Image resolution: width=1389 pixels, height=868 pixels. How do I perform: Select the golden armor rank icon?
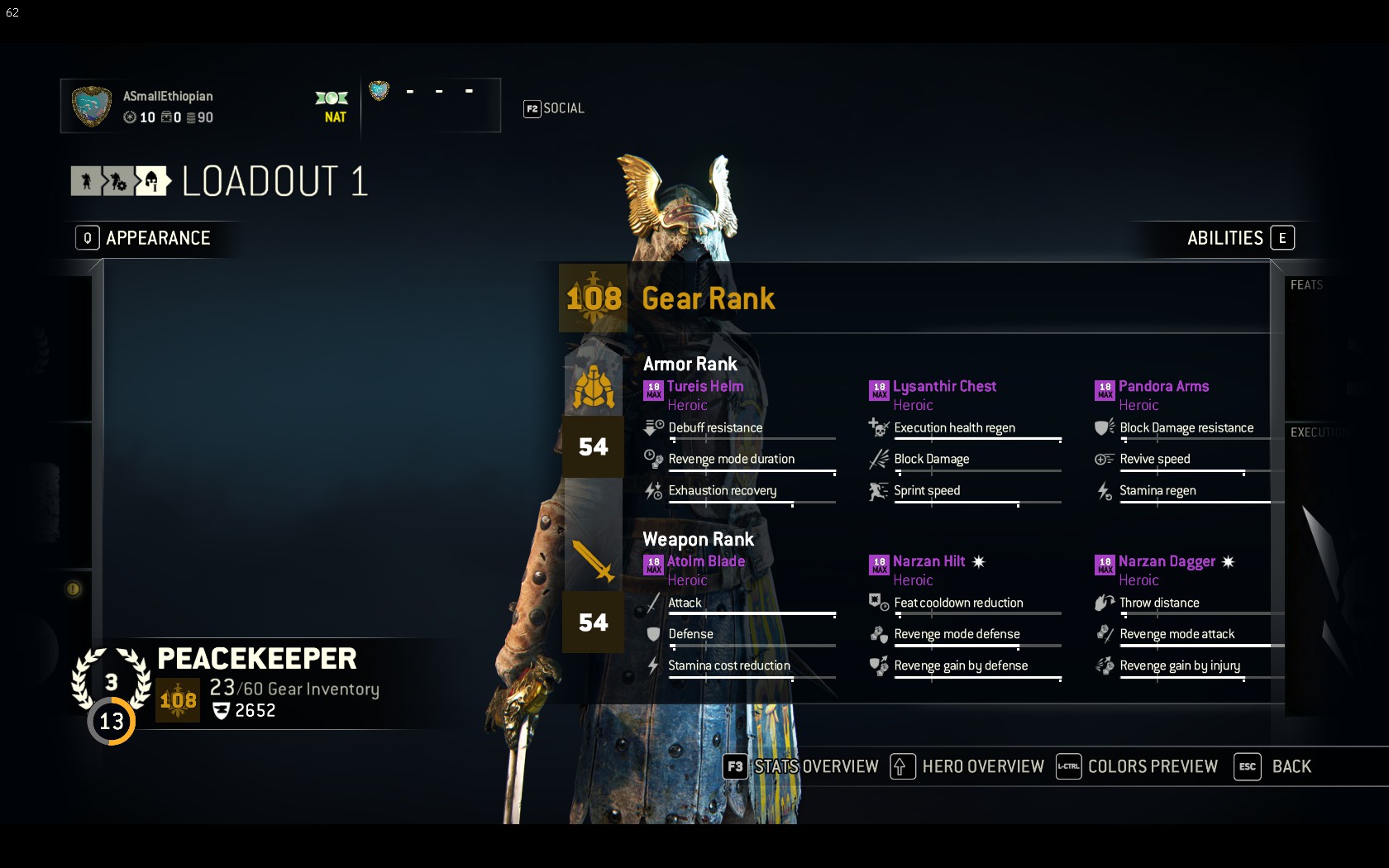click(594, 388)
